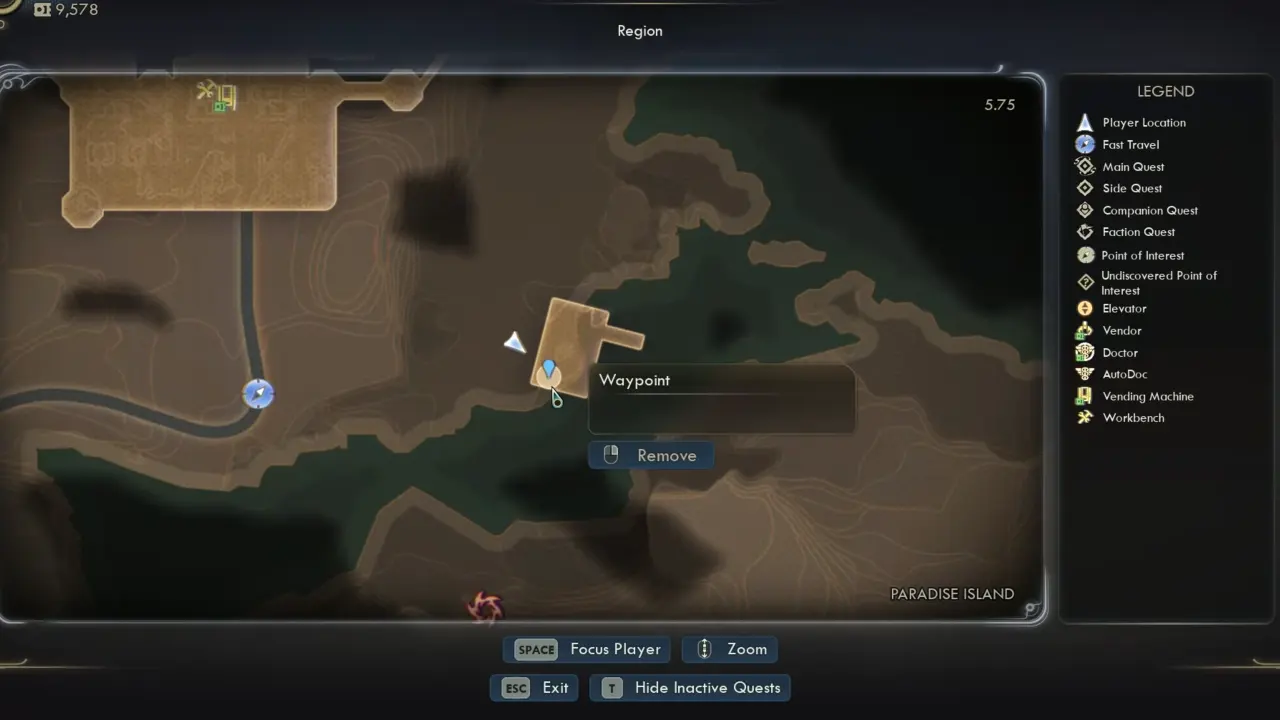The image size is (1280, 720).
Task: Click the Focus Player button
Action: point(587,649)
